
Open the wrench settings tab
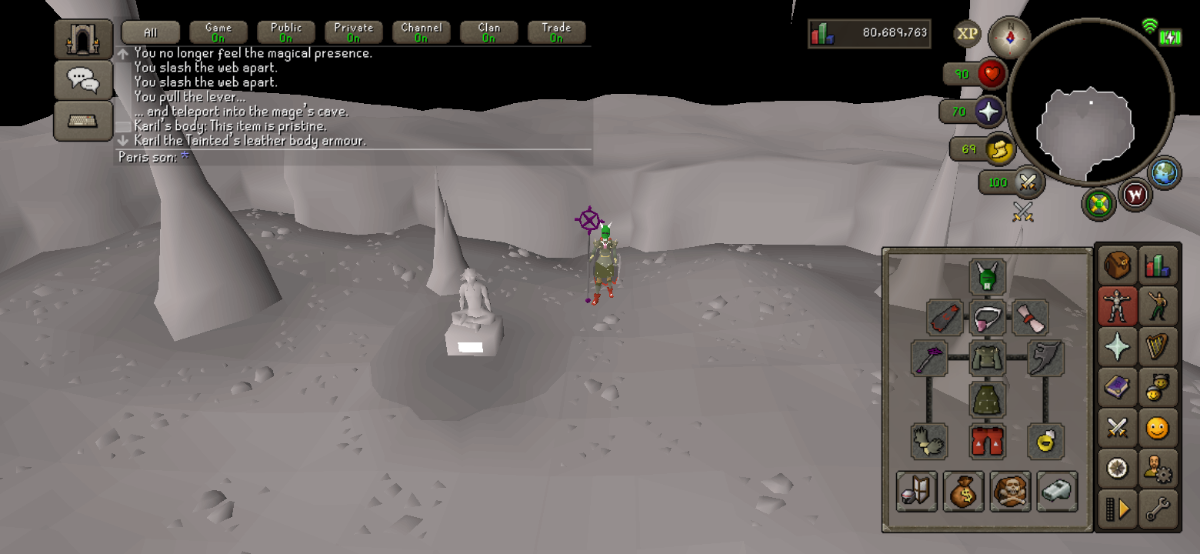pyautogui.click(x=1158, y=509)
